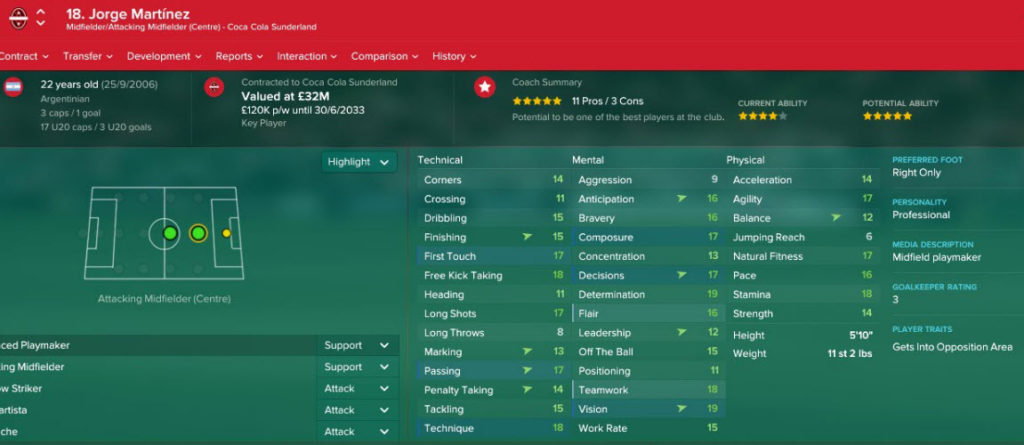Open the Reports menu
Image resolution: width=1024 pixels, height=445 pixels.
click(239, 56)
